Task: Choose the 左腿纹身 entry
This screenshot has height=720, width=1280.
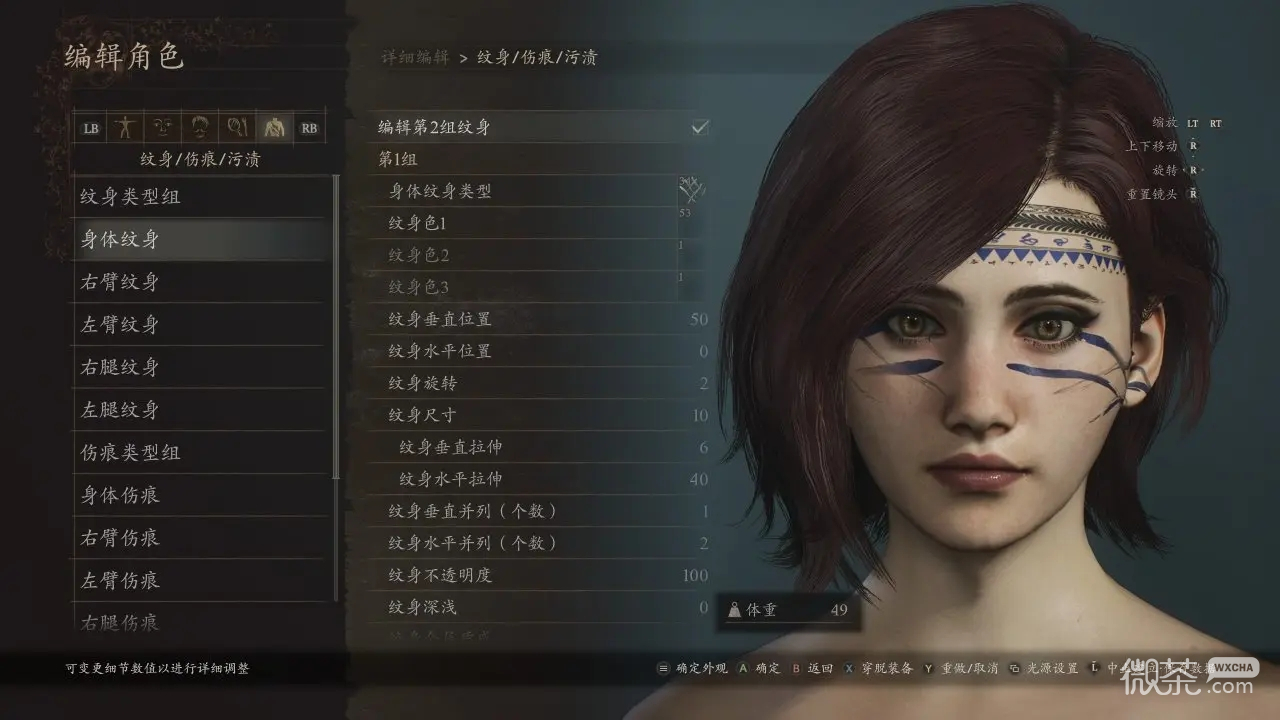Action: point(200,410)
